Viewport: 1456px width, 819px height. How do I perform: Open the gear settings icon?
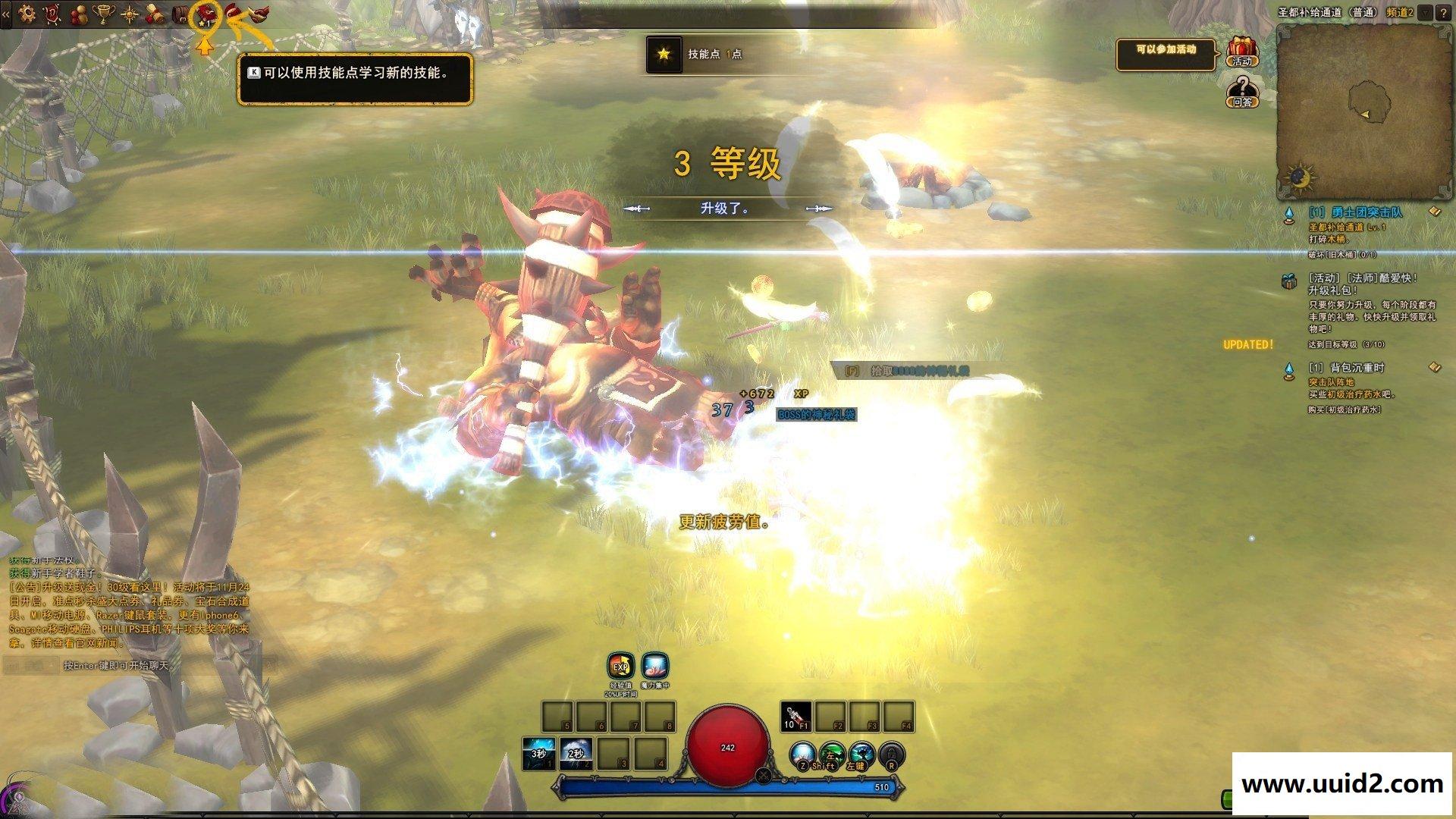27,12
